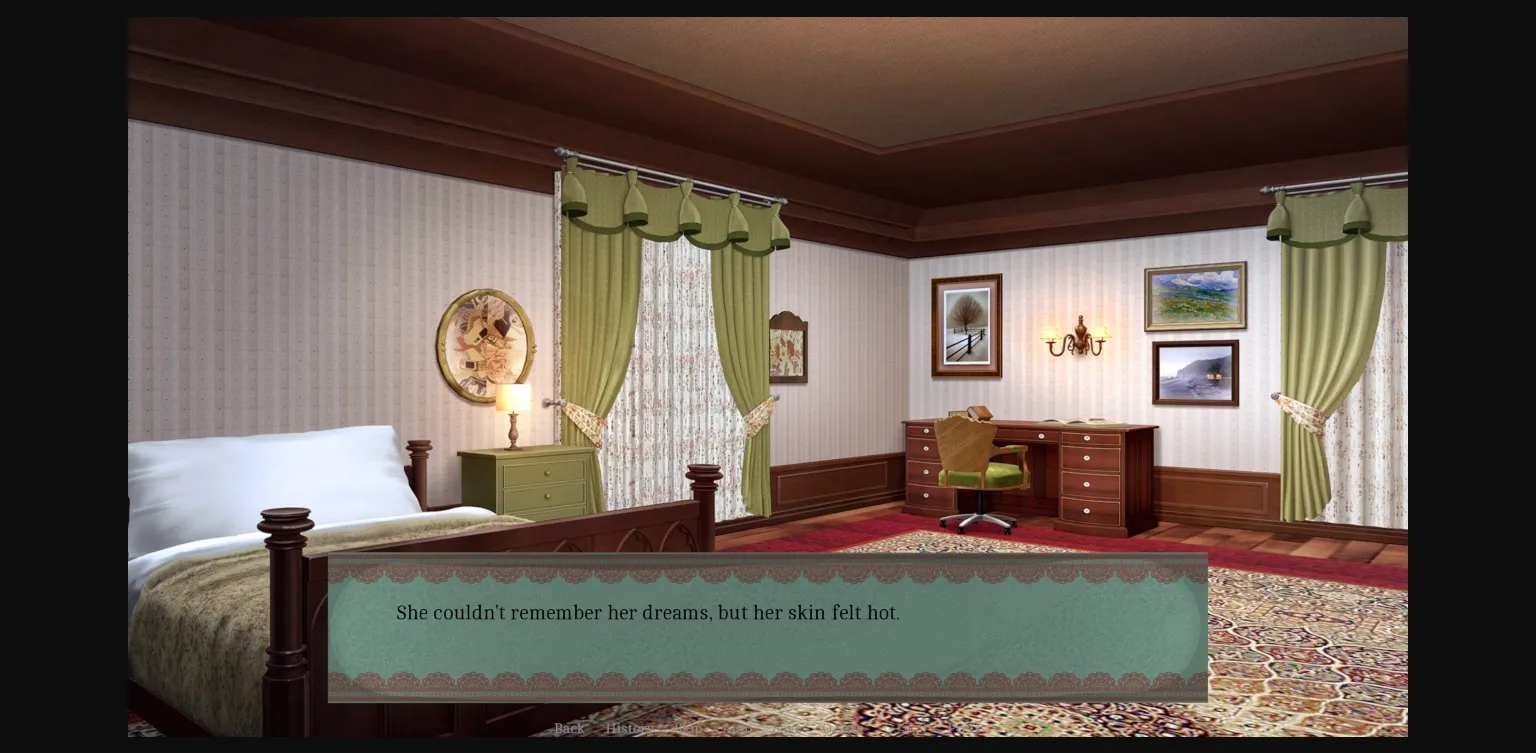The height and width of the screenshot is (753, 1536).
Task: Perform a Q.Save quick save
Action: 843,729
